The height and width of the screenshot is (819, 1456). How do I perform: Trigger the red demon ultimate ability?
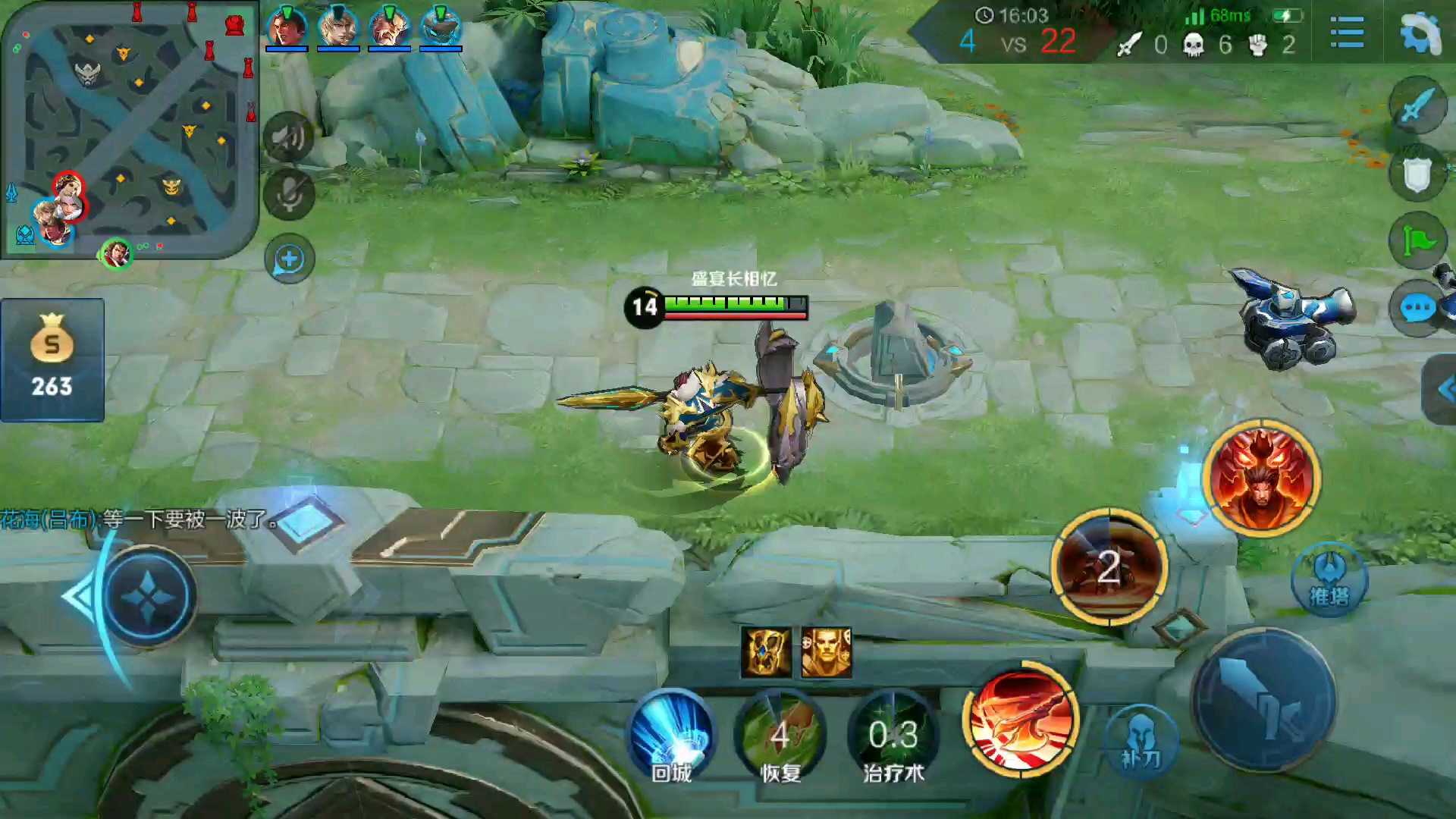[1262, 478]
